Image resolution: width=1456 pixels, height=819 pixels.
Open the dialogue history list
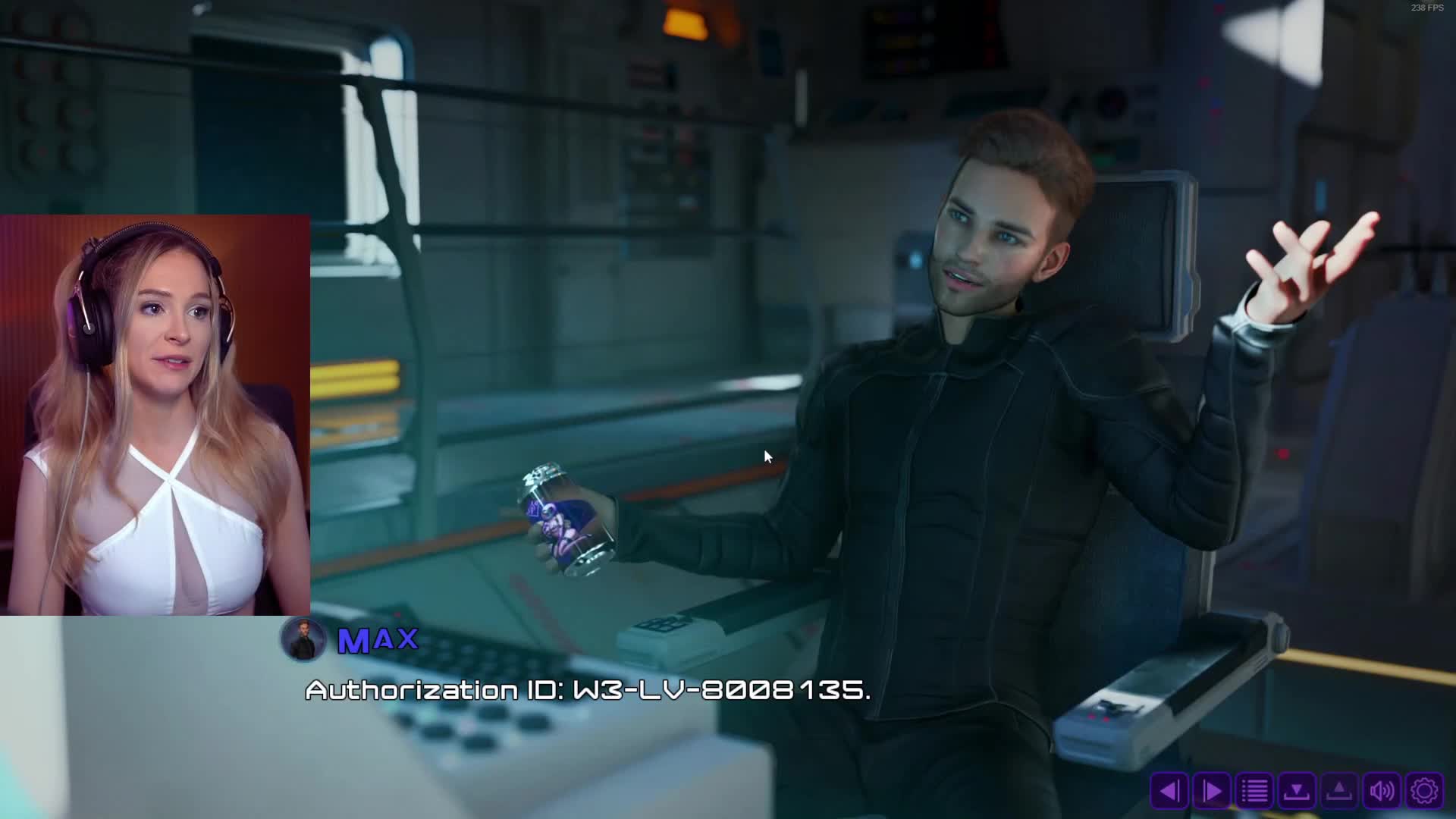tap(1254, 791)
